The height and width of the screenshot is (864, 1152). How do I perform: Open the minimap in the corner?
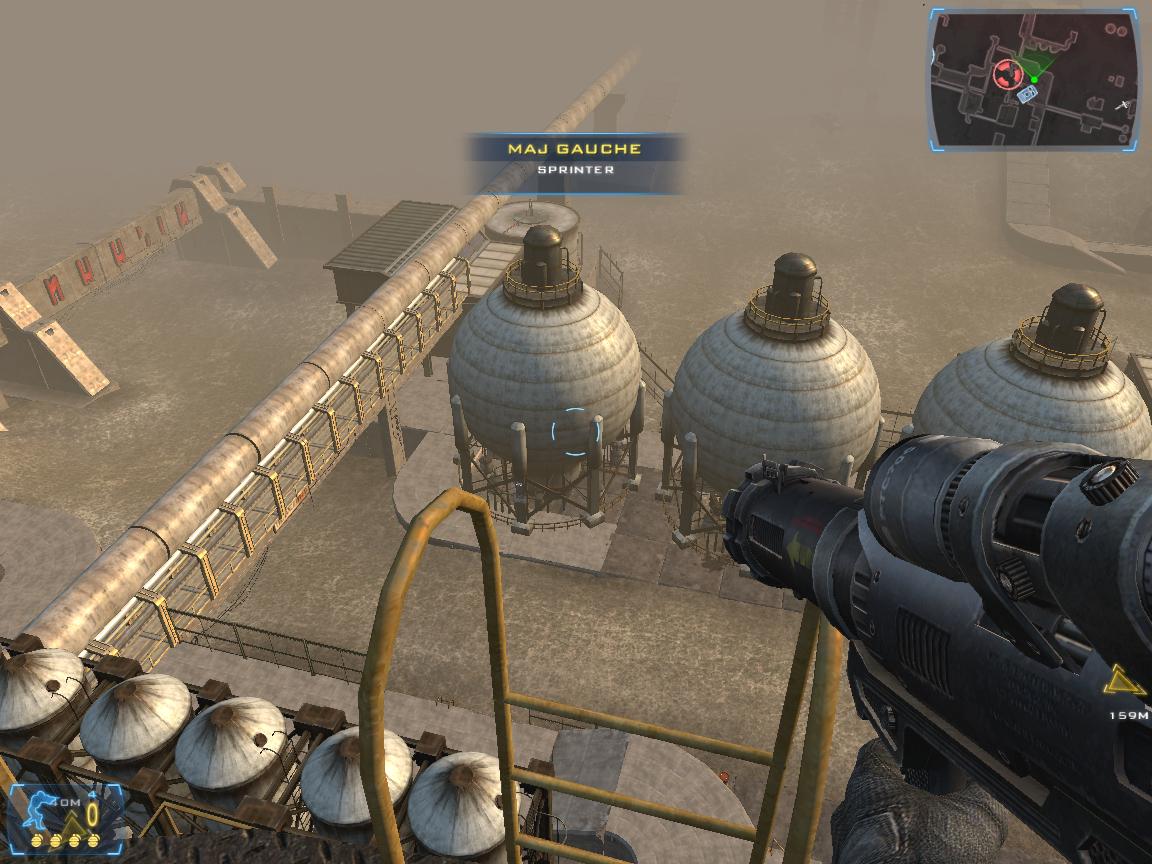pyautogui.click(x=1035, y=80)
